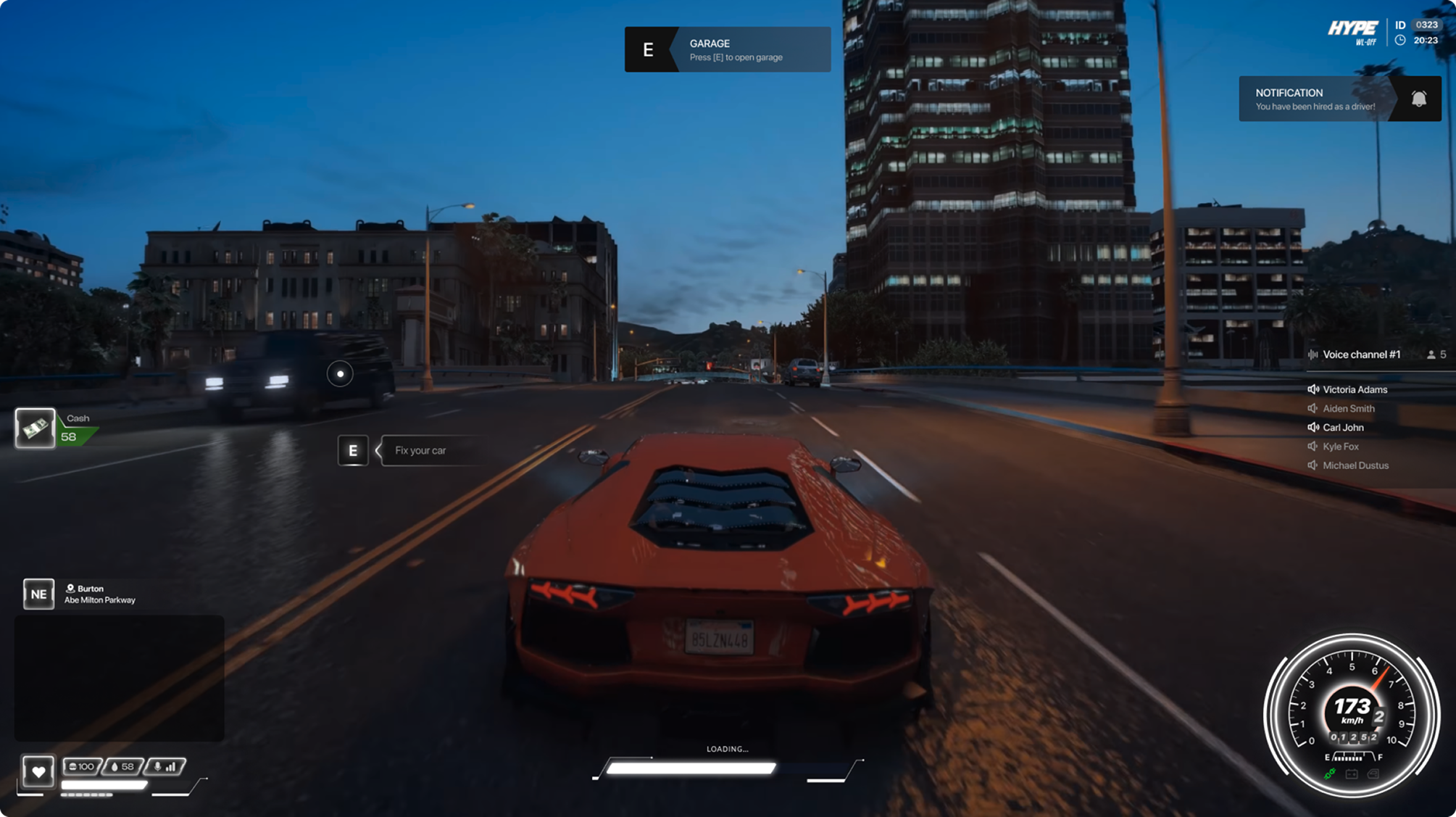
Task: Unmute Kyle Fox in voice channel
Action: [1313, 447]
